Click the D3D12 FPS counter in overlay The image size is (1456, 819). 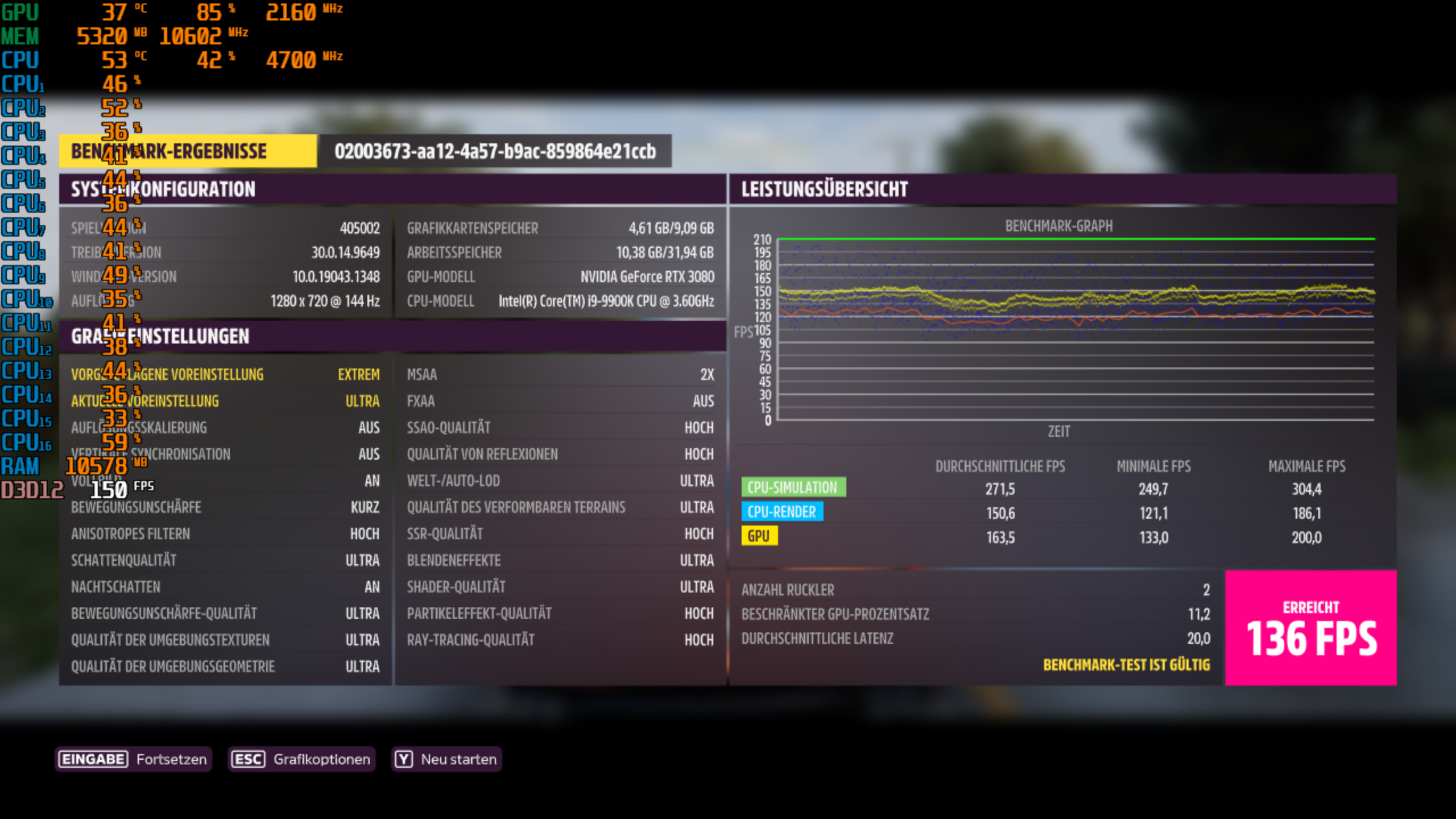[108, 487]
